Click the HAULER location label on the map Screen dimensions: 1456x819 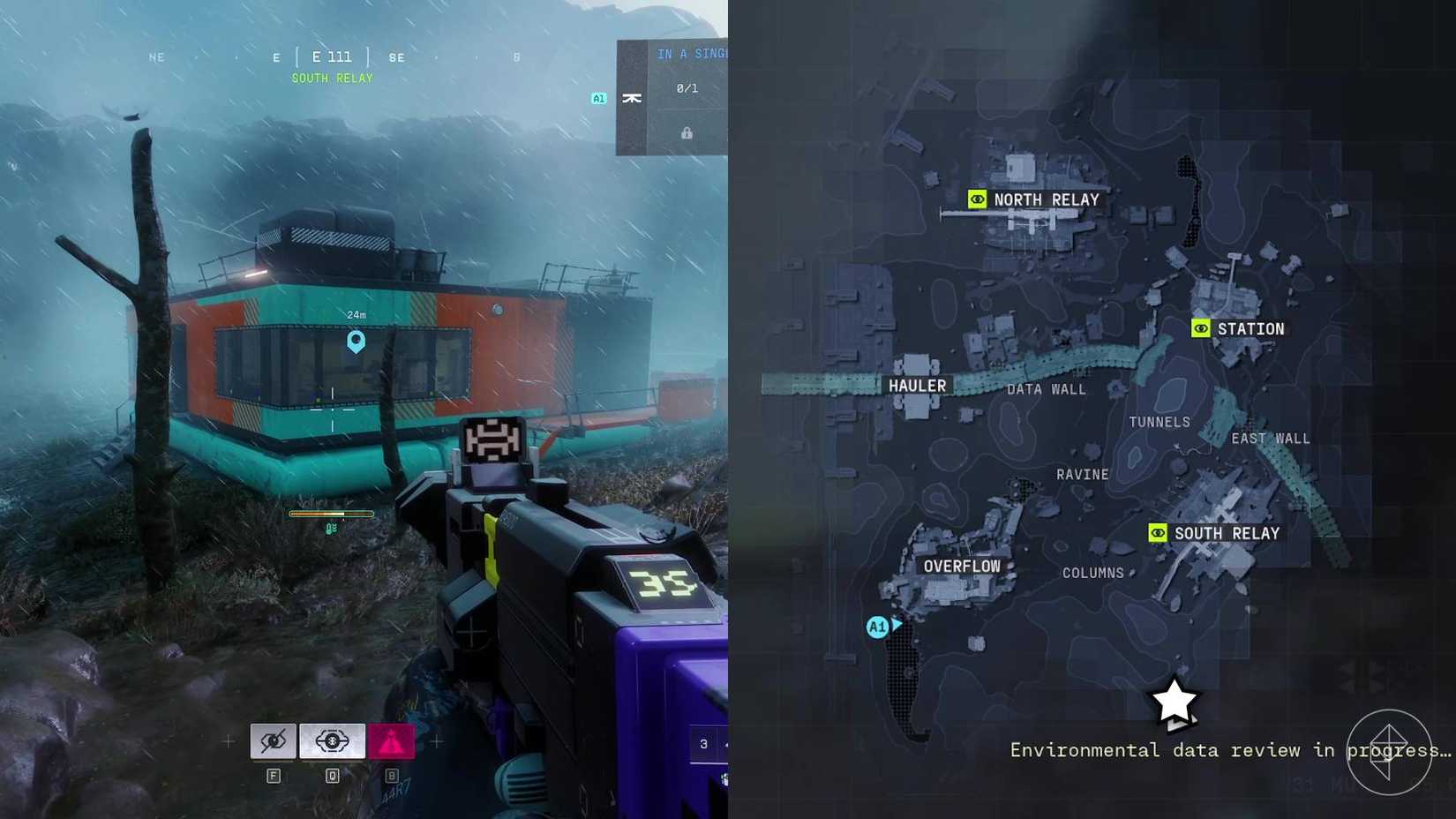click(x=918, y=385)
